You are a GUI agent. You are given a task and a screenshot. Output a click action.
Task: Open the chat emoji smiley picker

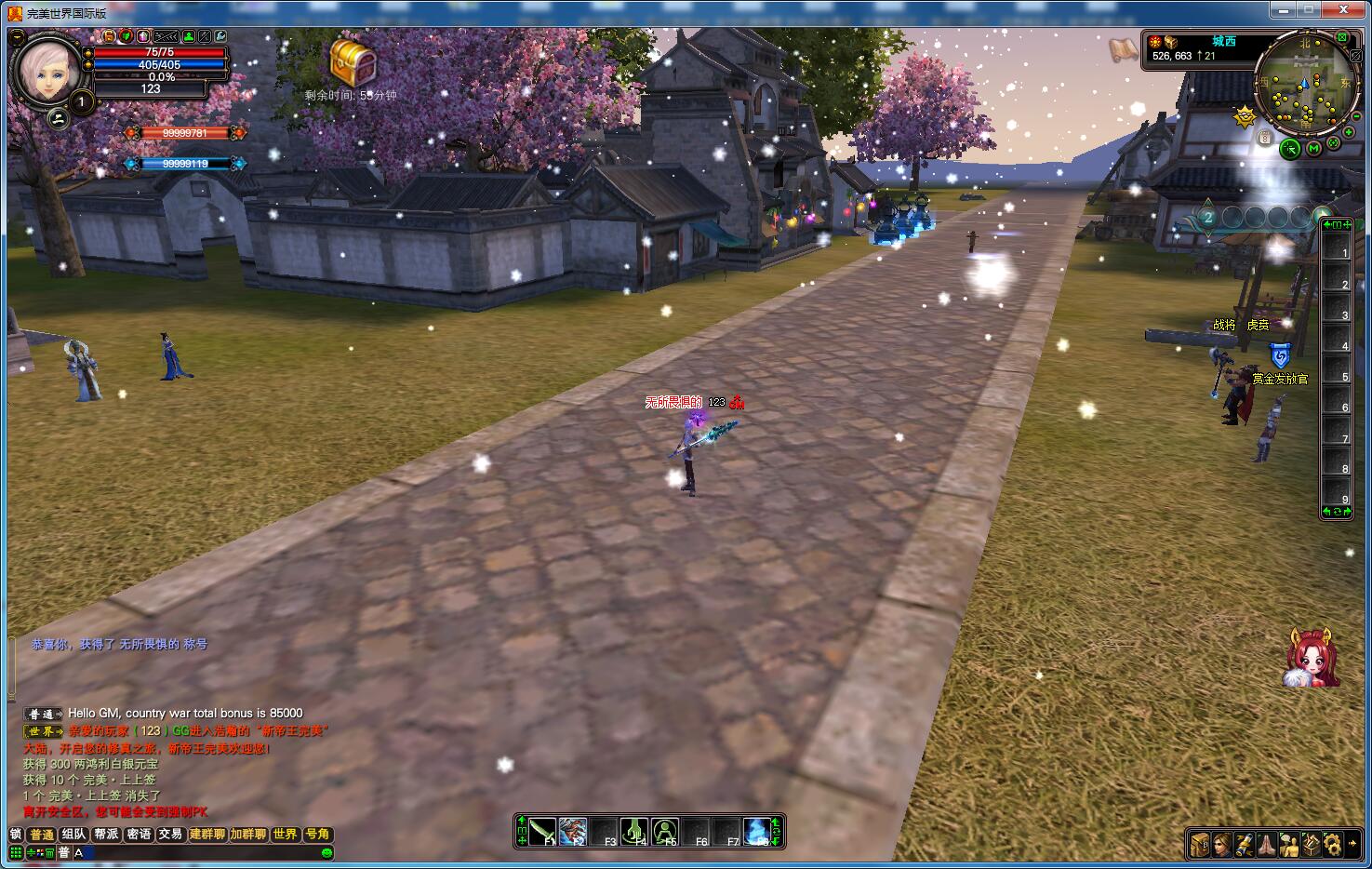tap(326, 853)
